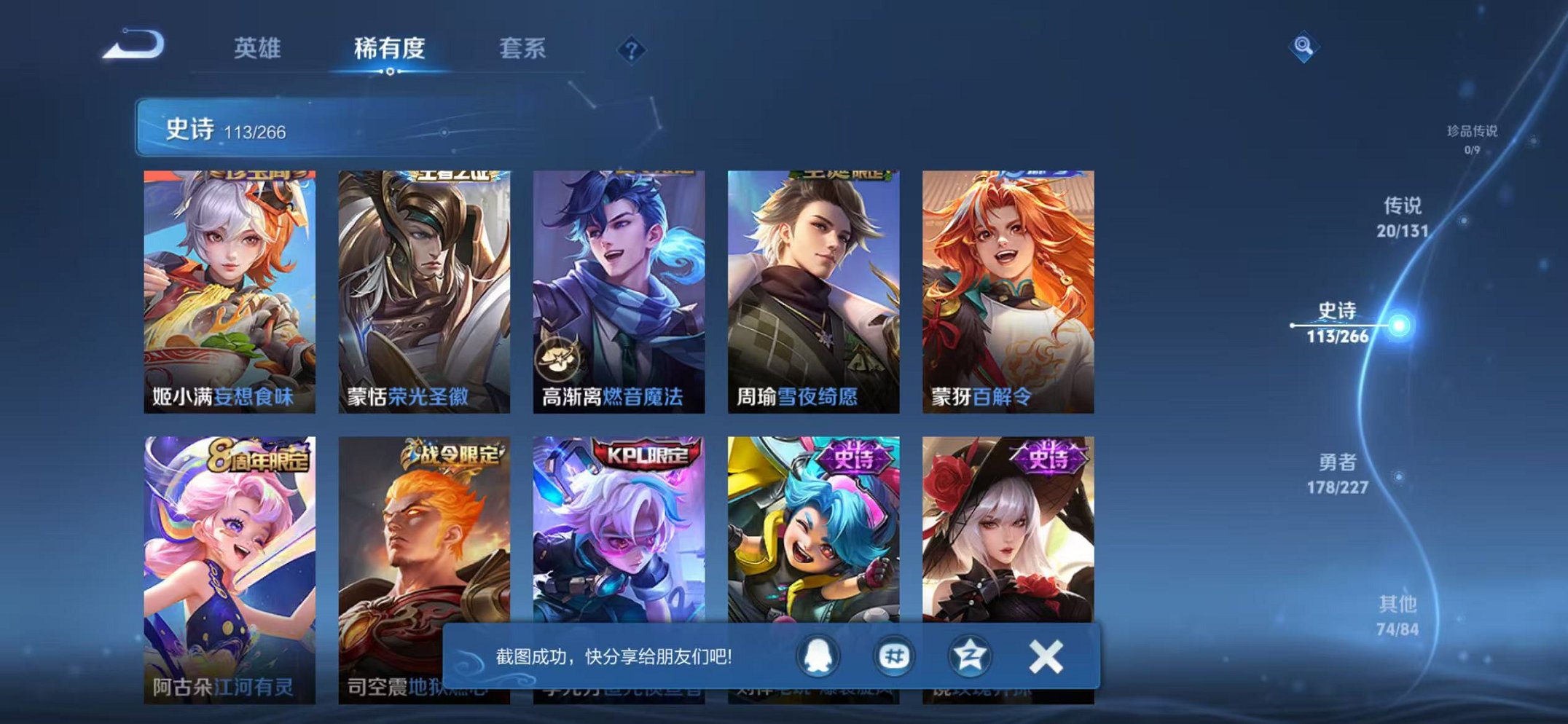The height and width of the screenshot is (724, 1568).
Task: Share the screenshot to QQ Zone star icon
Action: [x=972, y=656]
